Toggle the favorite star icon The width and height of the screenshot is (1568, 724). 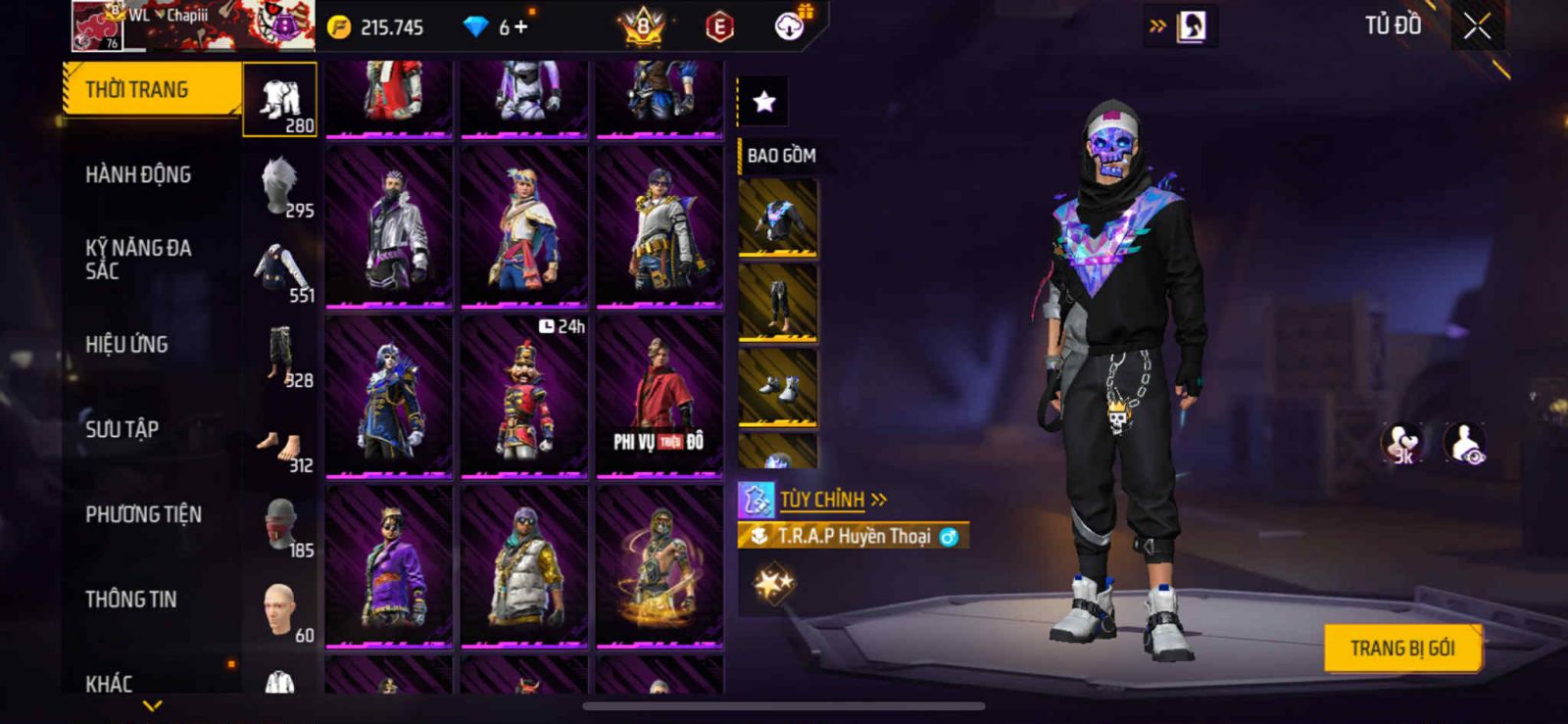tap(763, 101)
